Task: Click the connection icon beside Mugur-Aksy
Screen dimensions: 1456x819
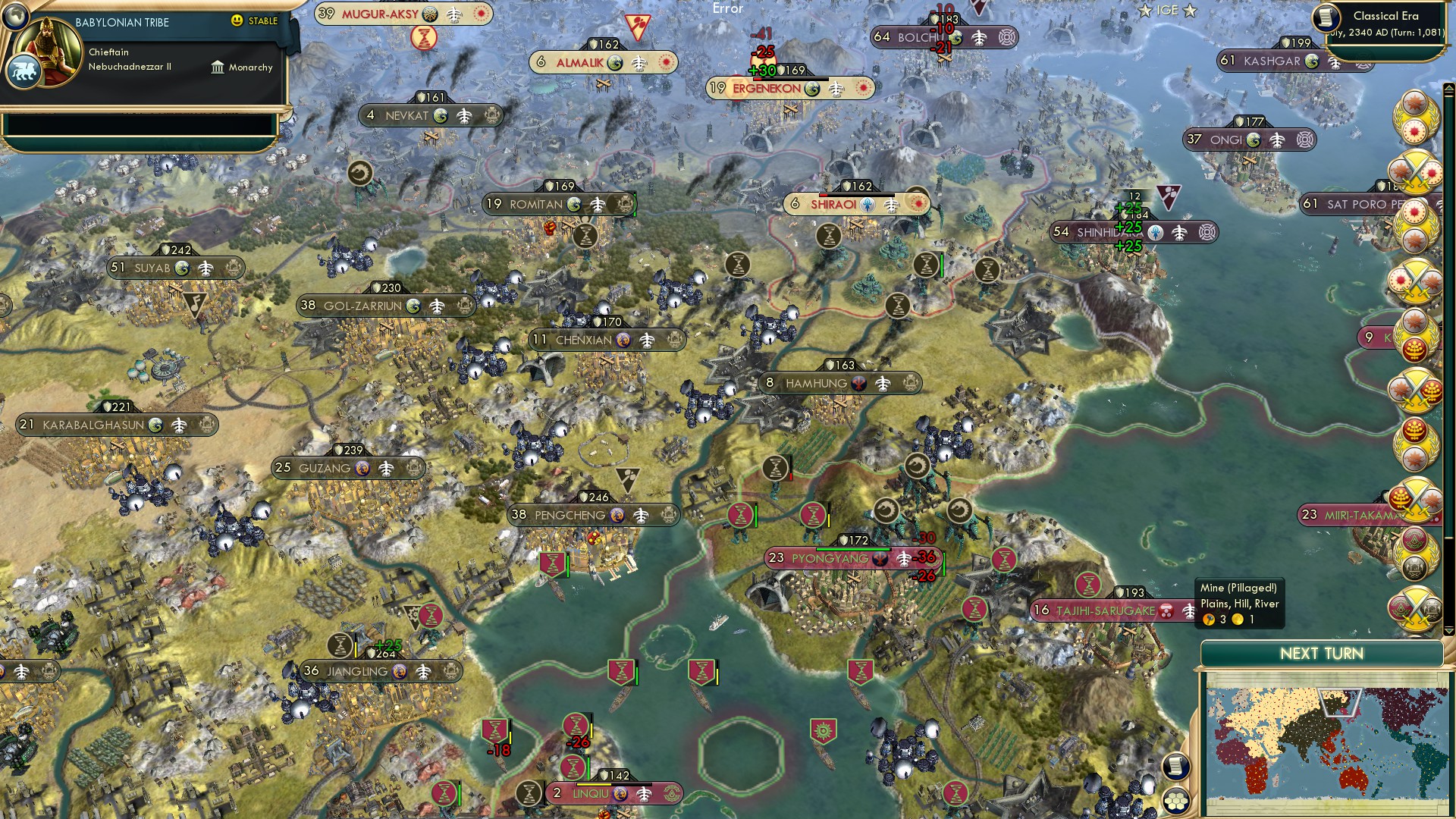Action: (453, 14)
